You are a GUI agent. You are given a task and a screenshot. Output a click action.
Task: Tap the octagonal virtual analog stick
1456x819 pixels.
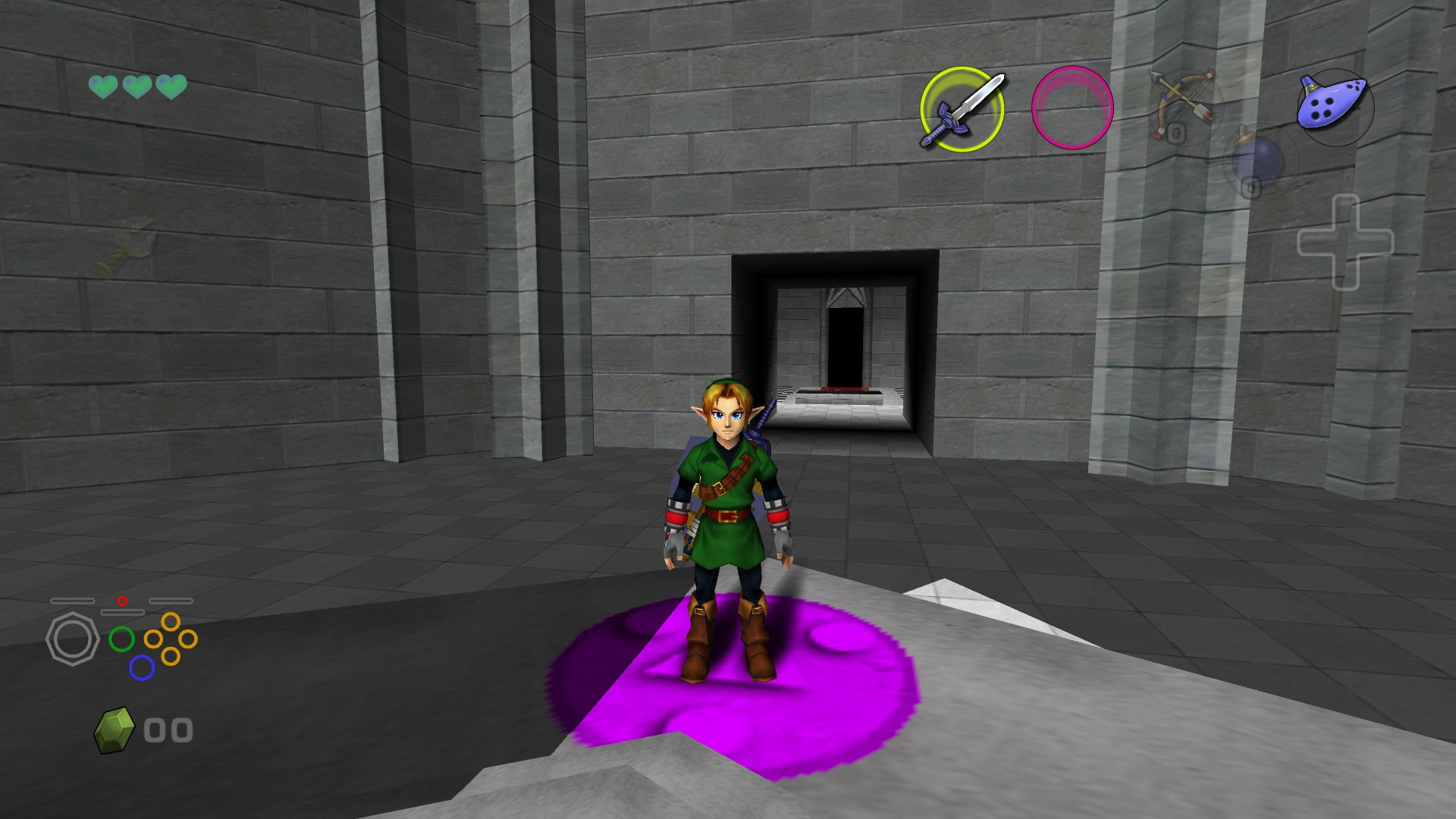(x=74, y=639)
